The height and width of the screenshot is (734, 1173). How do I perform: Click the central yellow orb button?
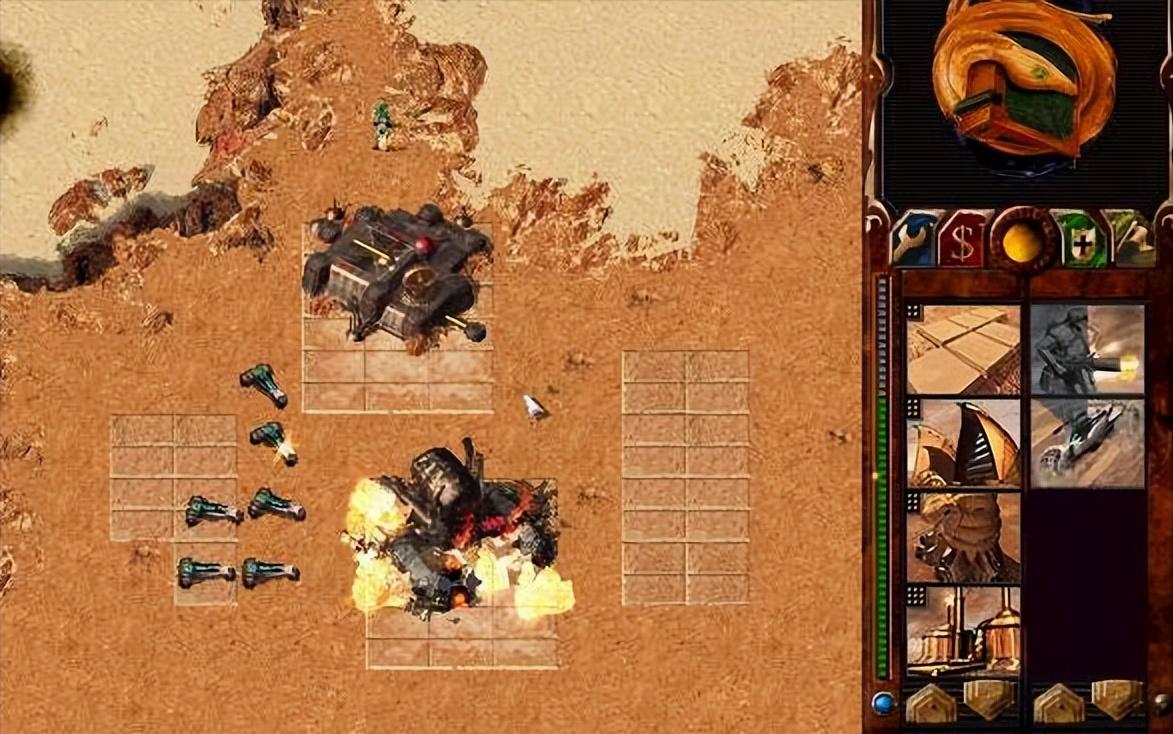(1022, 241)
